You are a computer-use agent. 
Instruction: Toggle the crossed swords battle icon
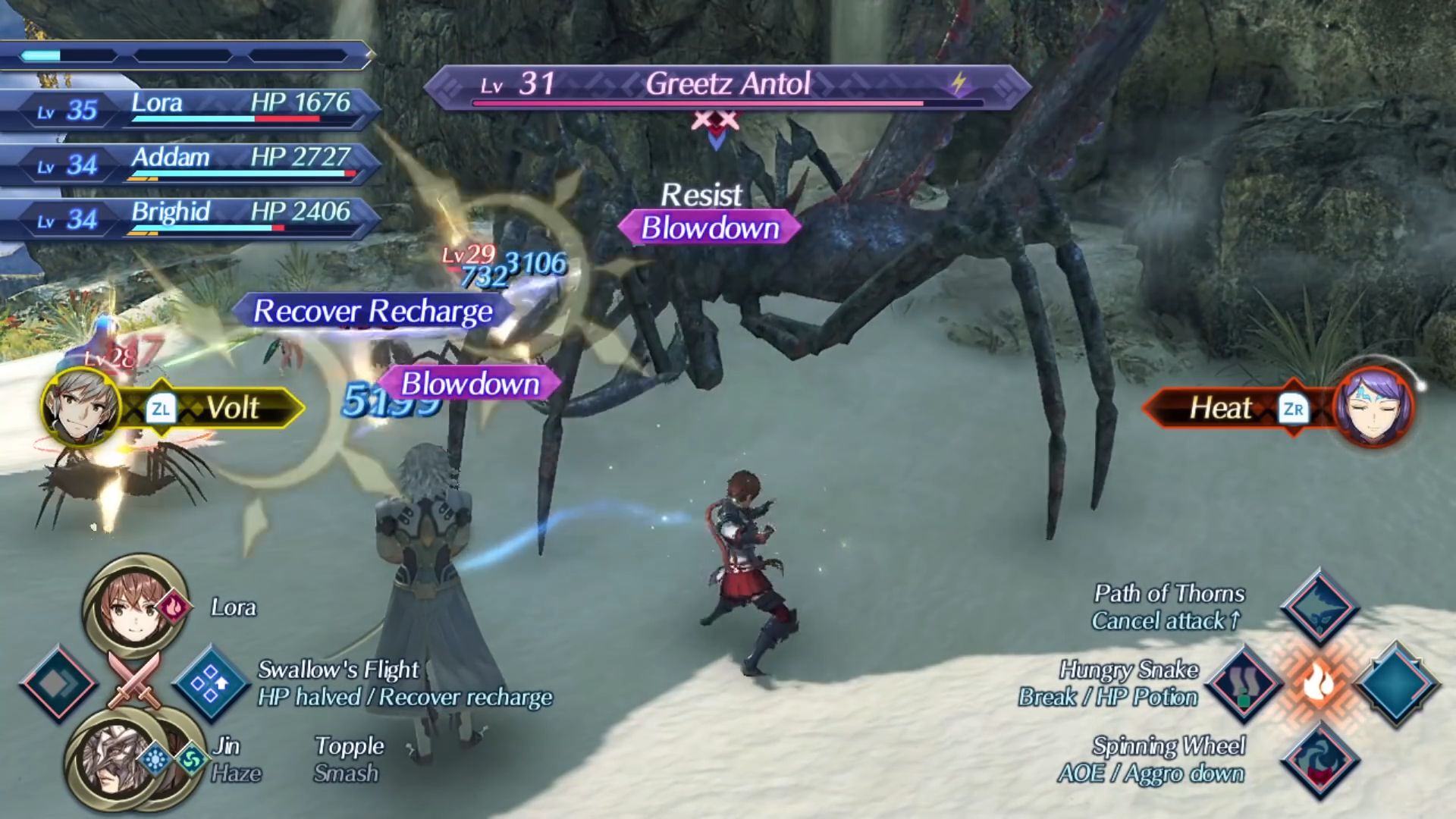point(134,681)
